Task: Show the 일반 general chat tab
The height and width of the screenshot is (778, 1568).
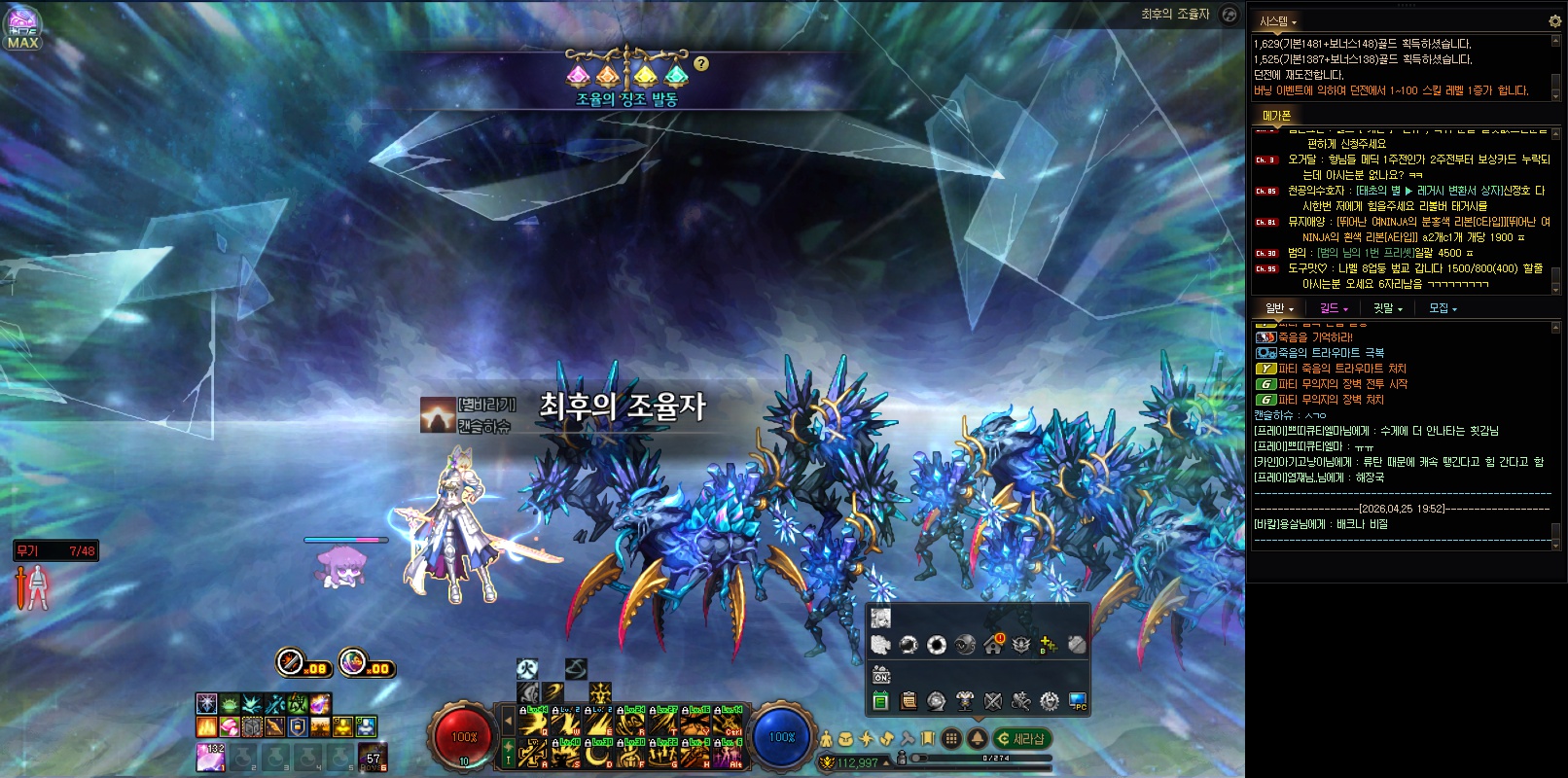Action: [1277, 308]
